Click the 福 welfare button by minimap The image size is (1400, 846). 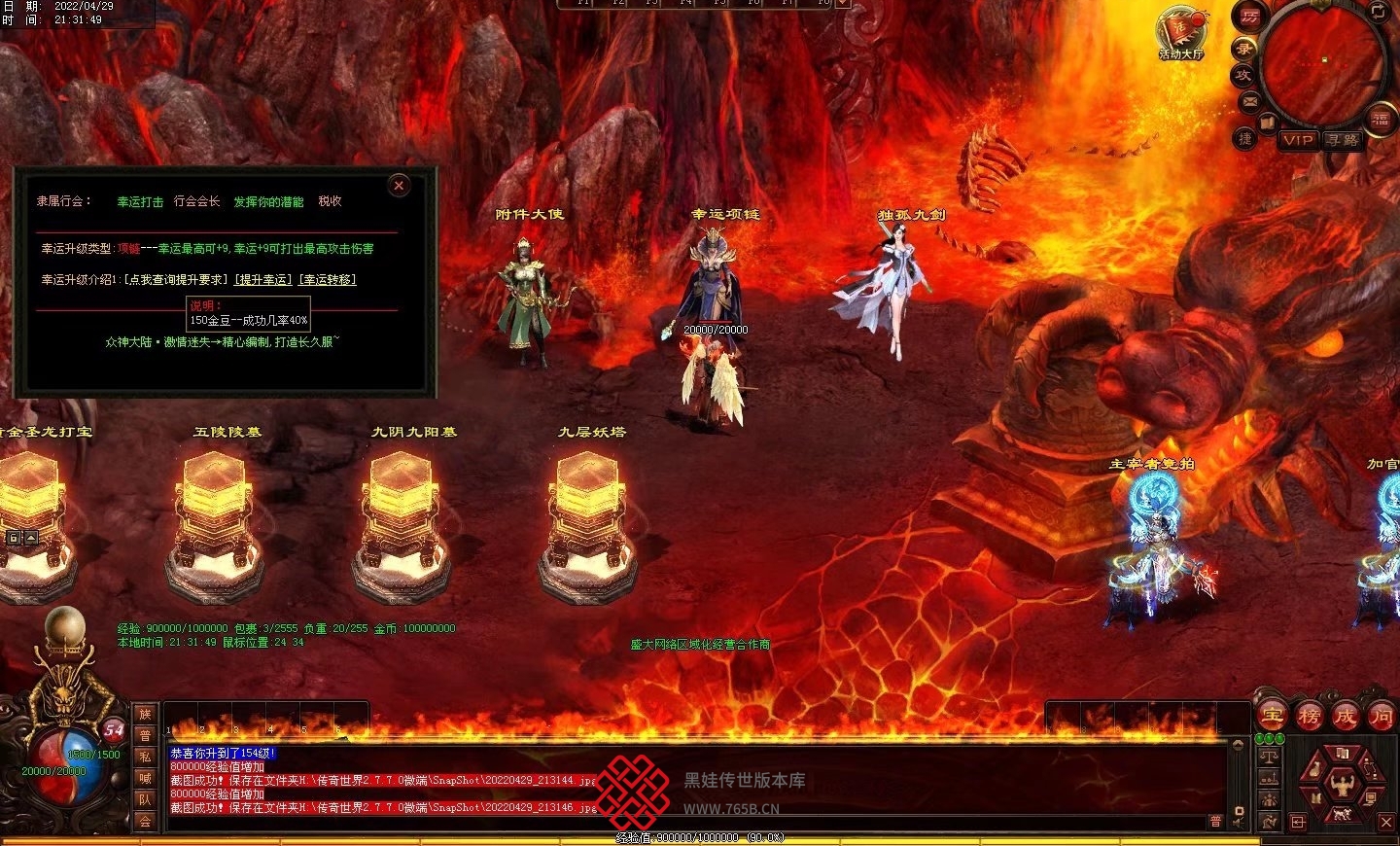(x=1381, y=119)
